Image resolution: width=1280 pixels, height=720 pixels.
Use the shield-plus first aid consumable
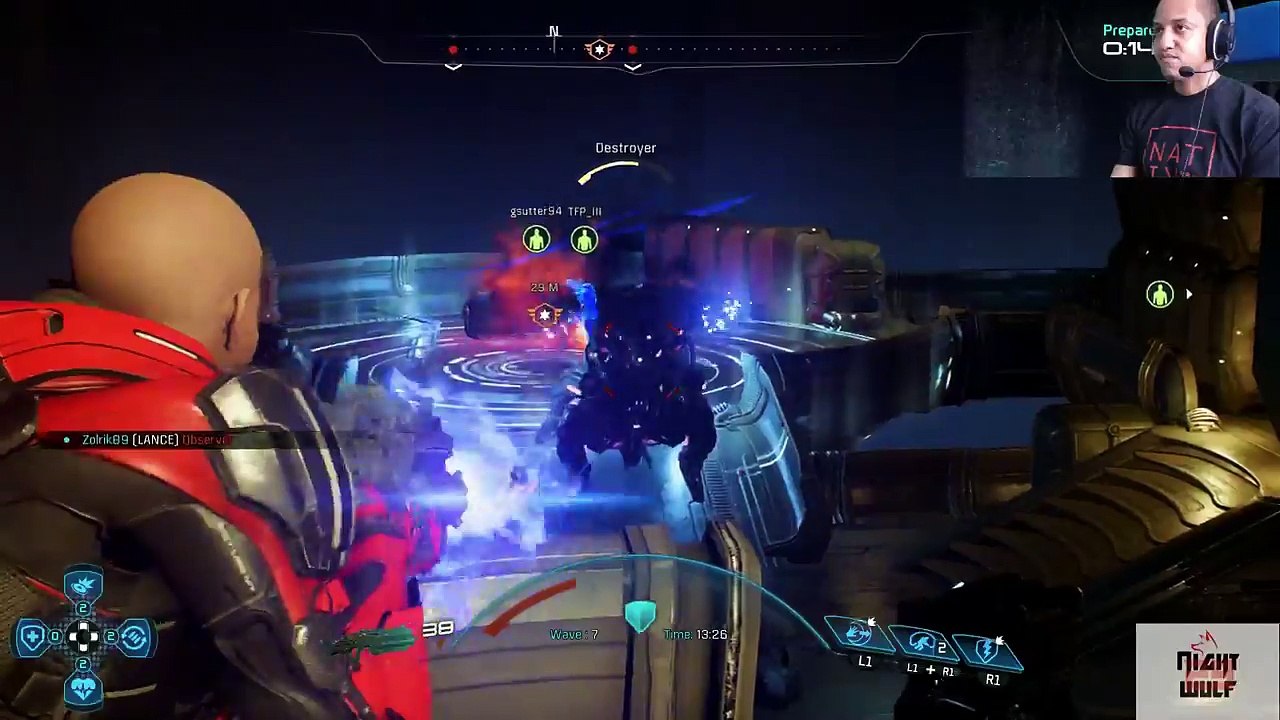pyautogui.click(x=33, y=636)
